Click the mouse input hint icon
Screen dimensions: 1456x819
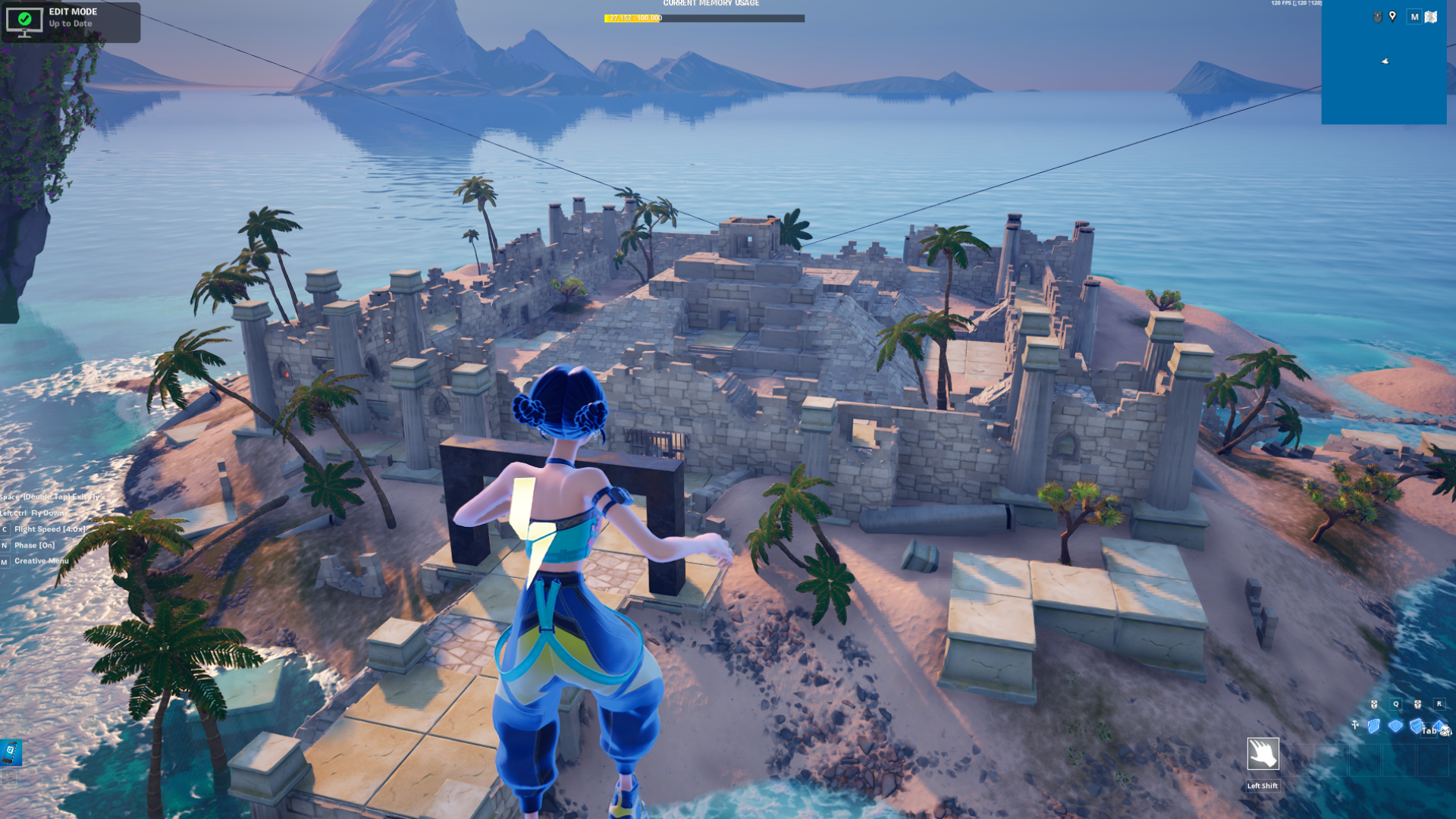pos(1377,16)
